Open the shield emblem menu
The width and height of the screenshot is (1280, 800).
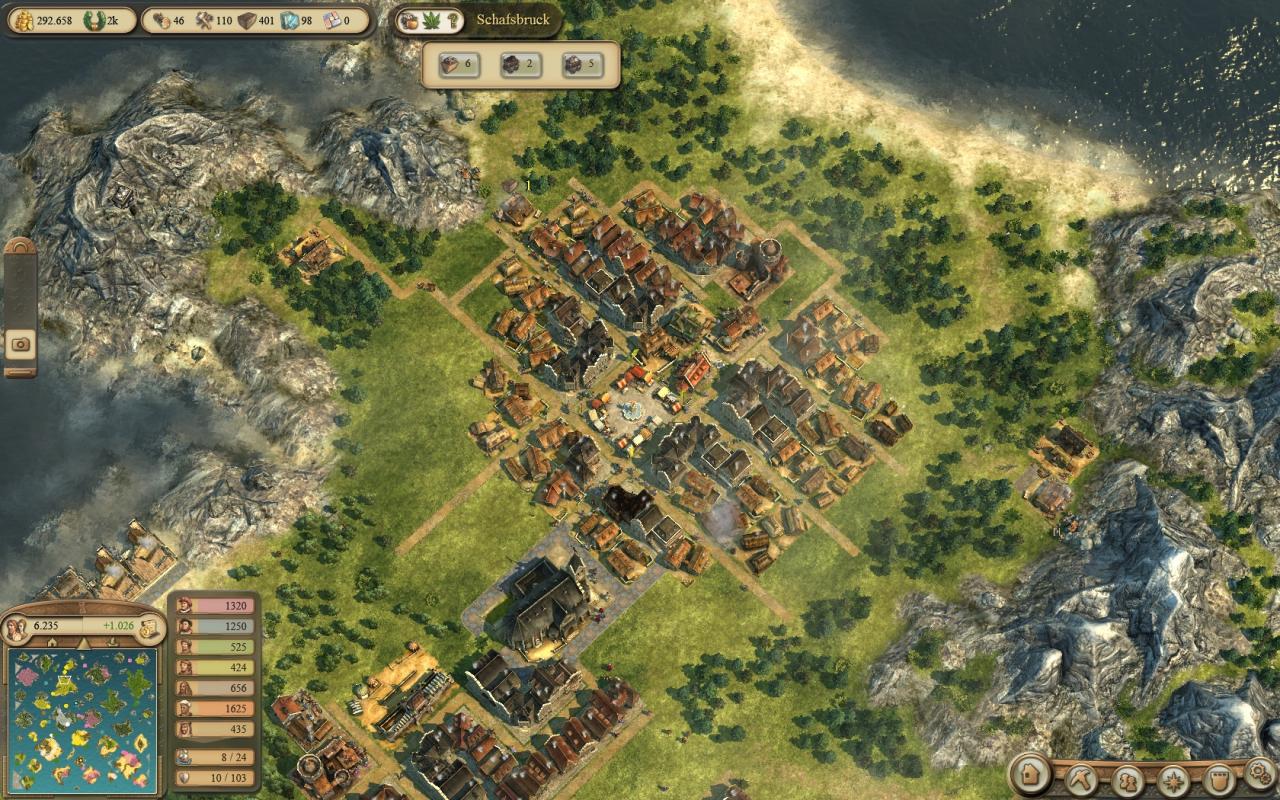[1218, 778]
